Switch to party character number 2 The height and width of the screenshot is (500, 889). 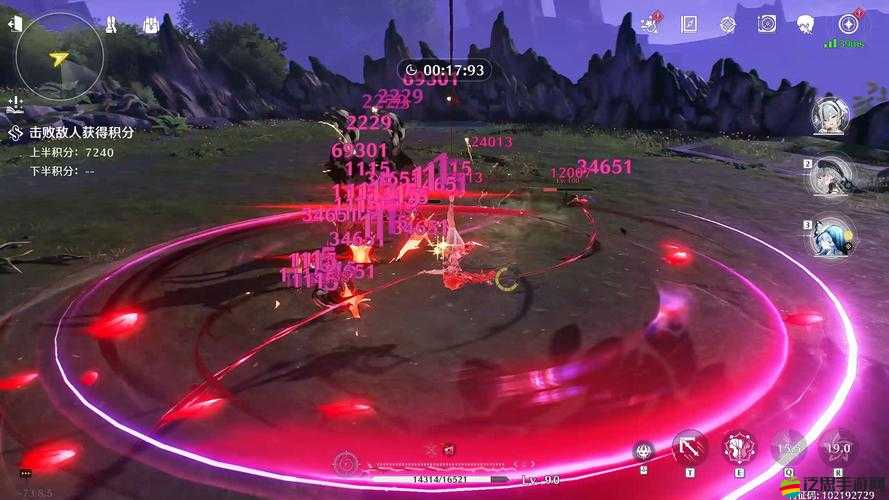[x=832, y=178]
